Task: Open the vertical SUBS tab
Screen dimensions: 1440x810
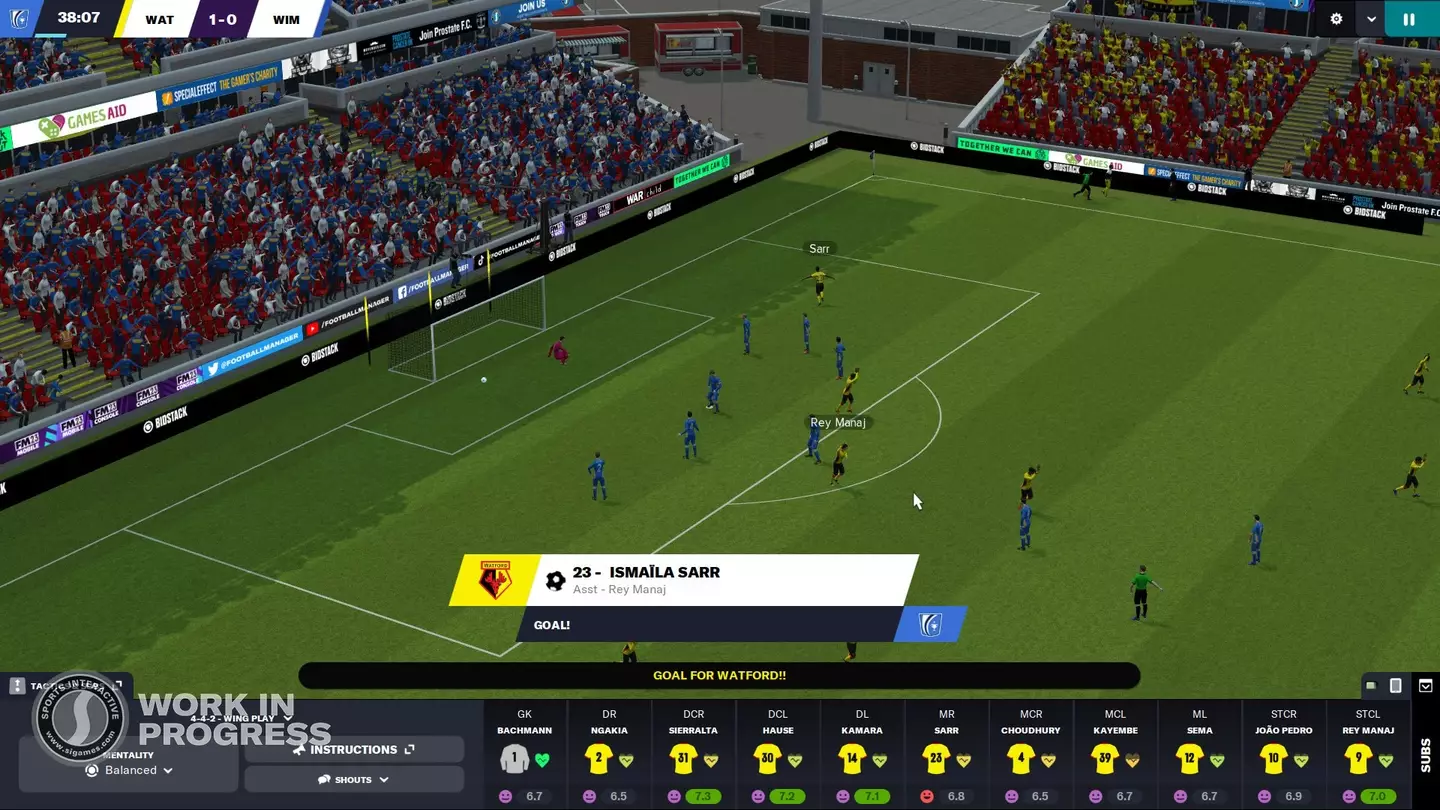Action: pyautogui.click(x=1426, y=756)
